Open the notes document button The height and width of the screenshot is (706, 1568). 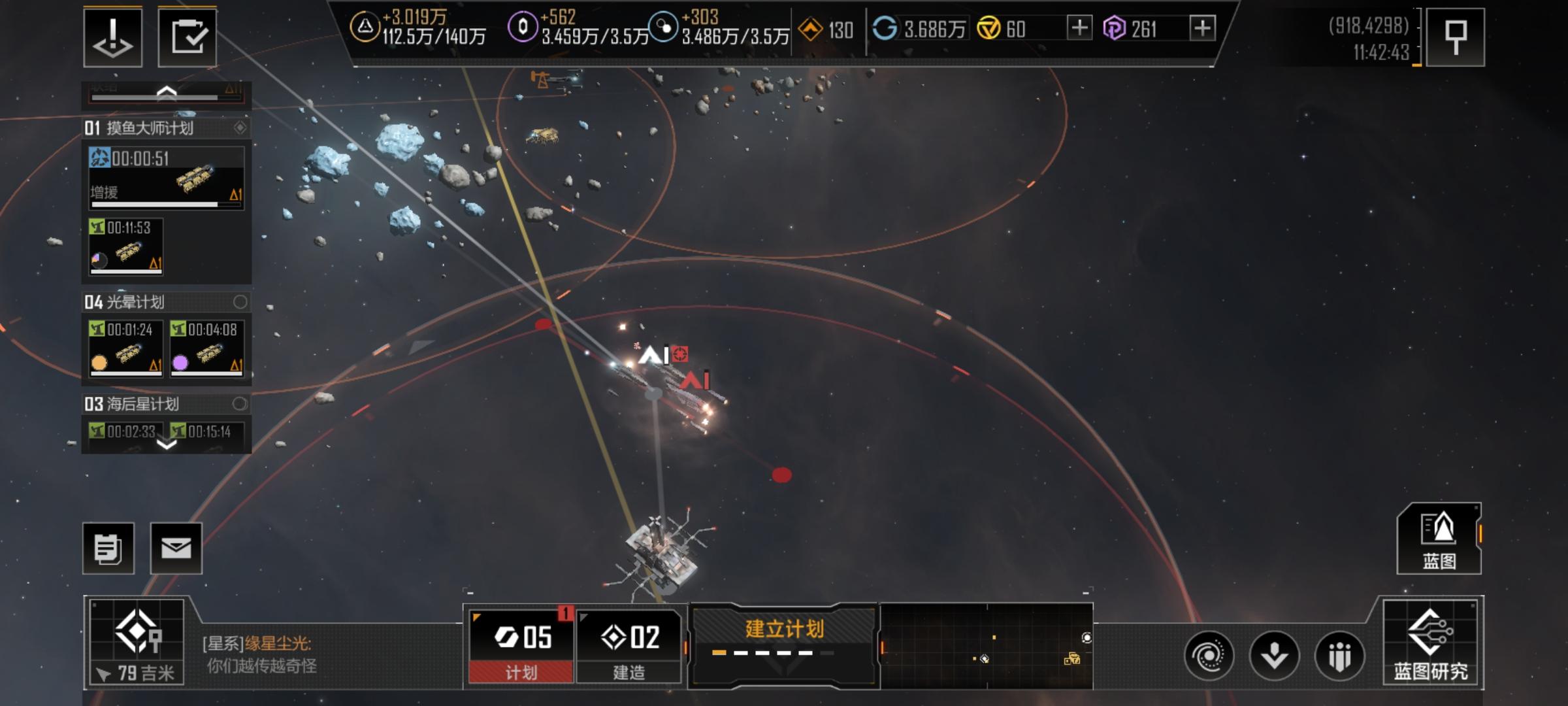[x=108, y=548]
